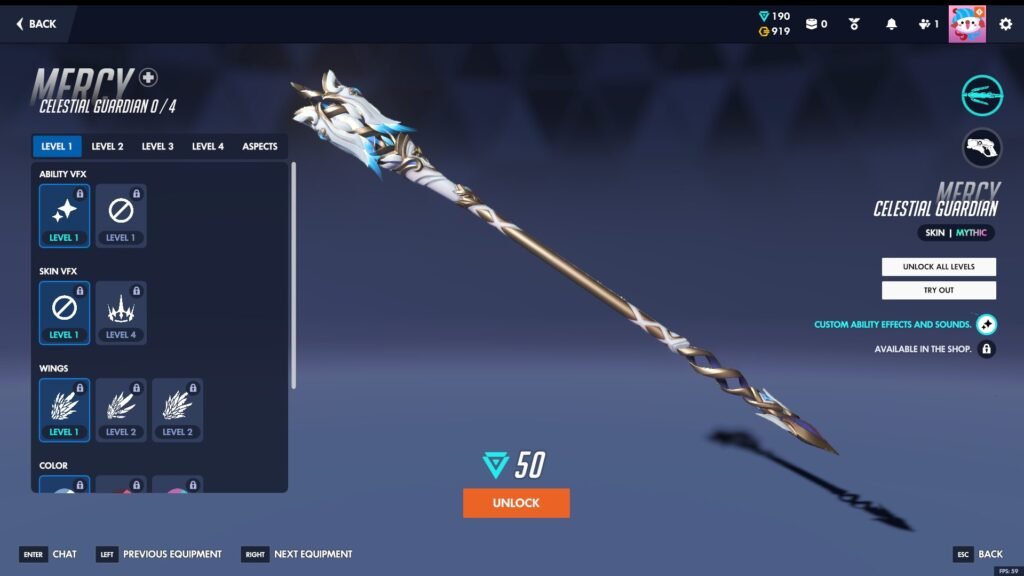Open the player profile avatar
1024x576 pixels.
[967, 24]
